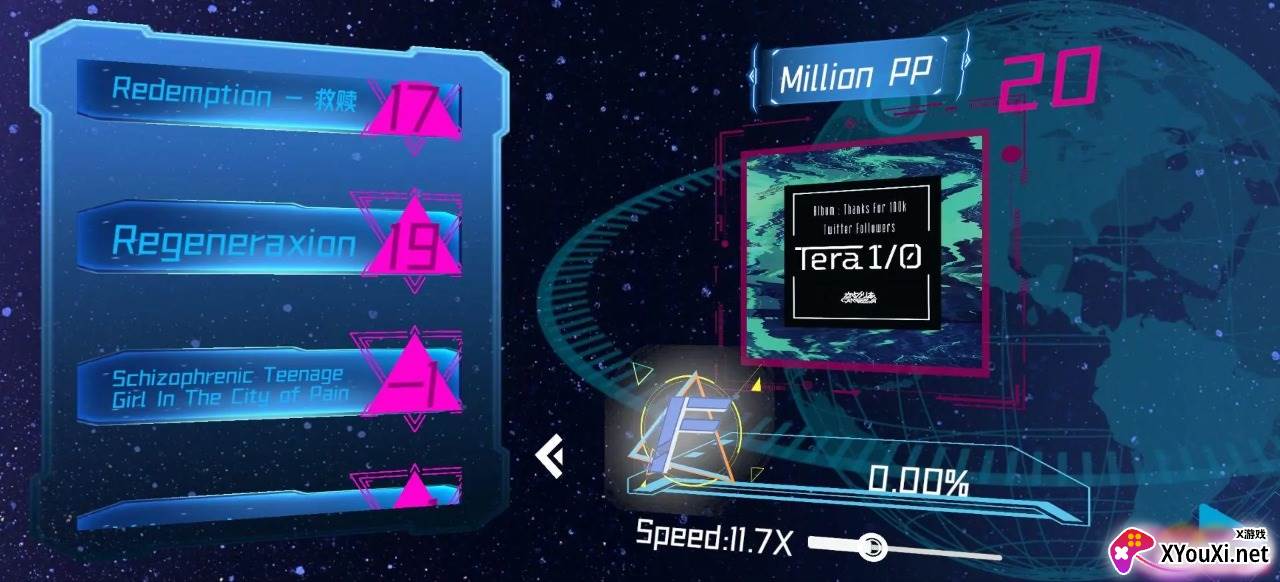Click the left chevron back arrow
This screenshot has width=1280, height=582.
click(549, 457)
